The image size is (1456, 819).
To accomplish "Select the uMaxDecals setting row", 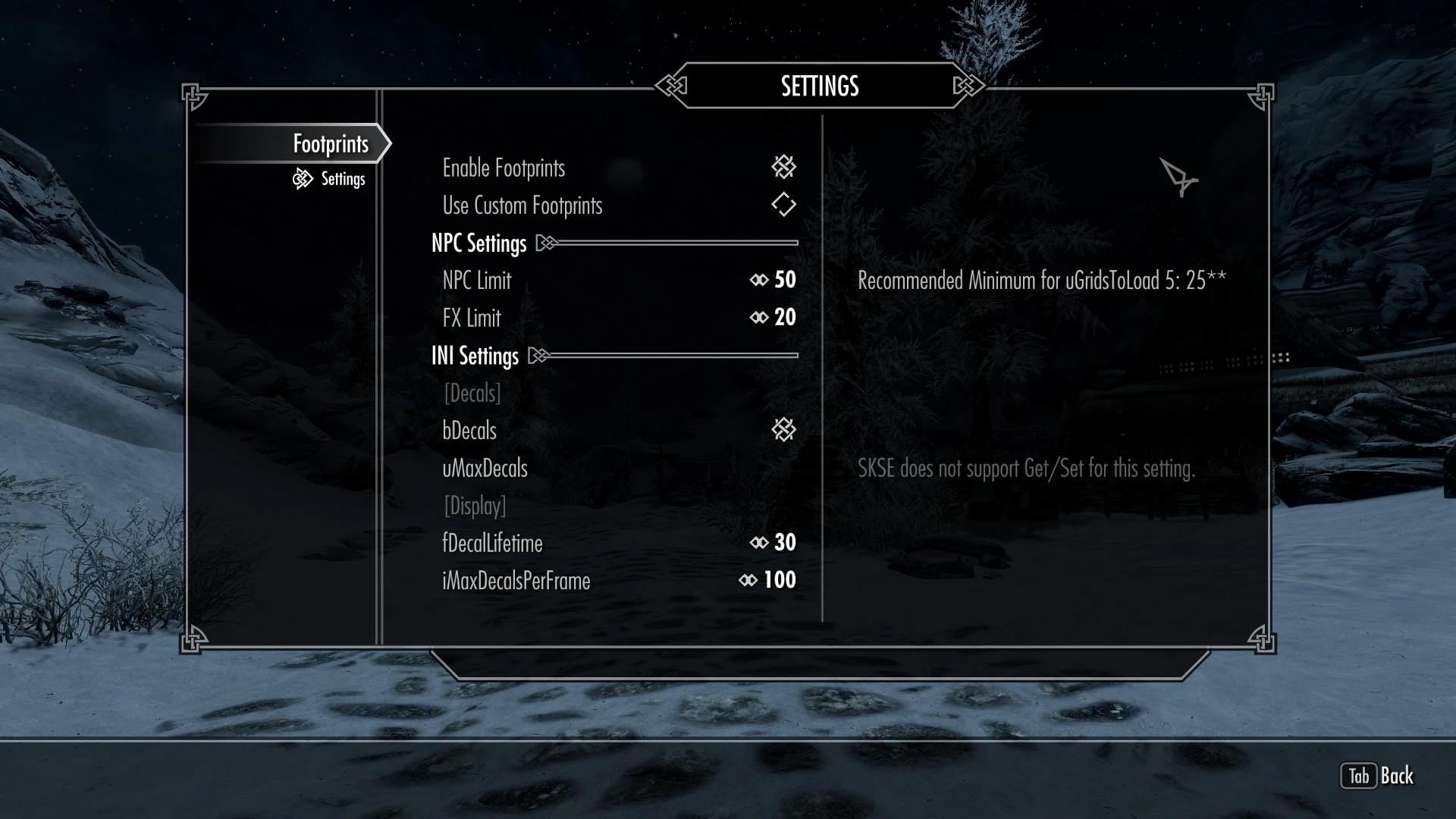I will coord(485,469).
